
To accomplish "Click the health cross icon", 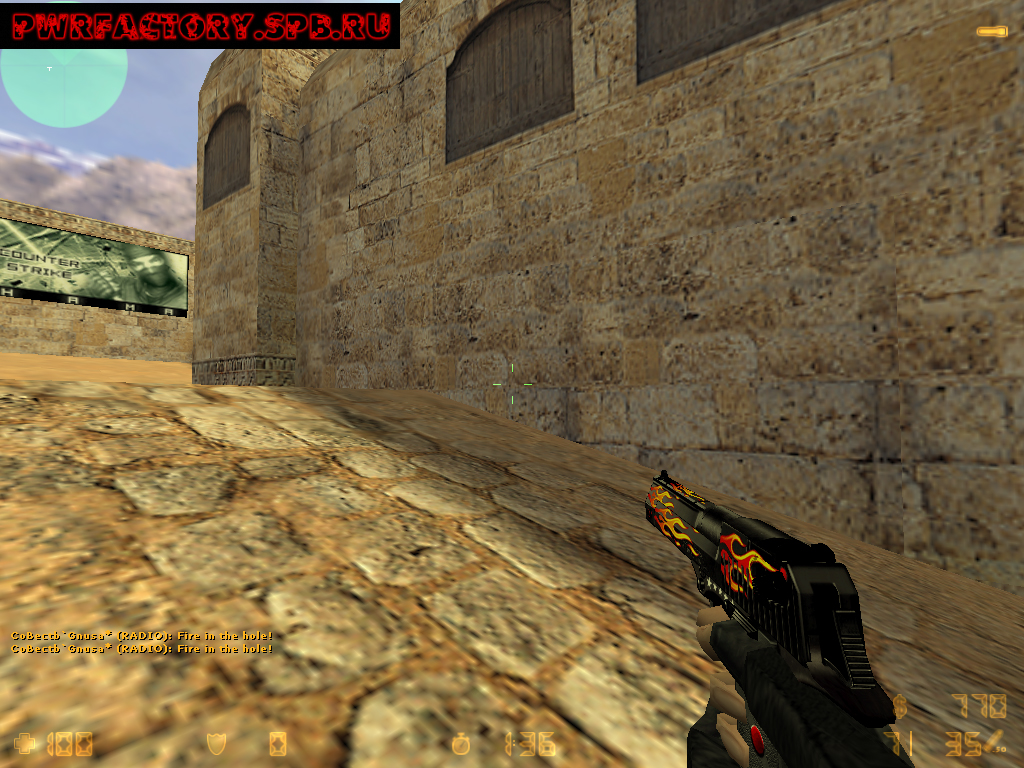I will pyautogui.click(x=24, y=744).
